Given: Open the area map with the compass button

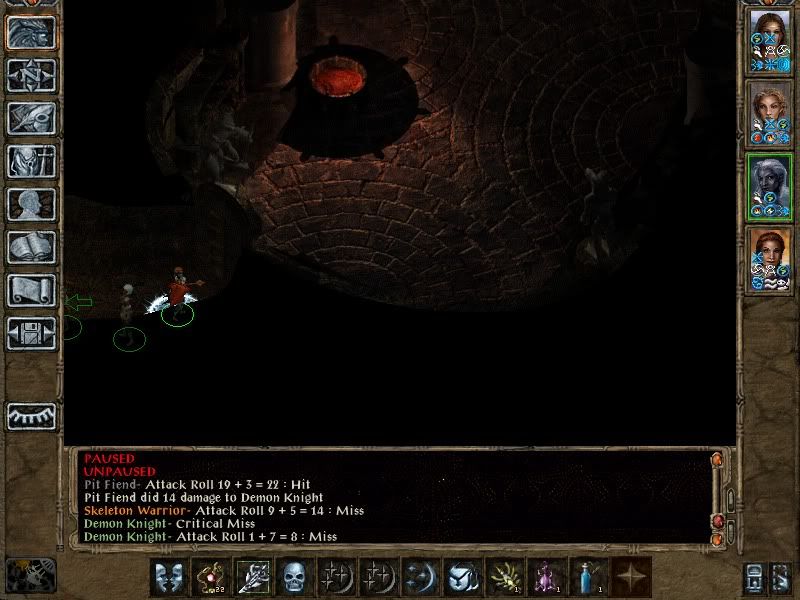Looking at the screenshot, I should pos(31,75).
